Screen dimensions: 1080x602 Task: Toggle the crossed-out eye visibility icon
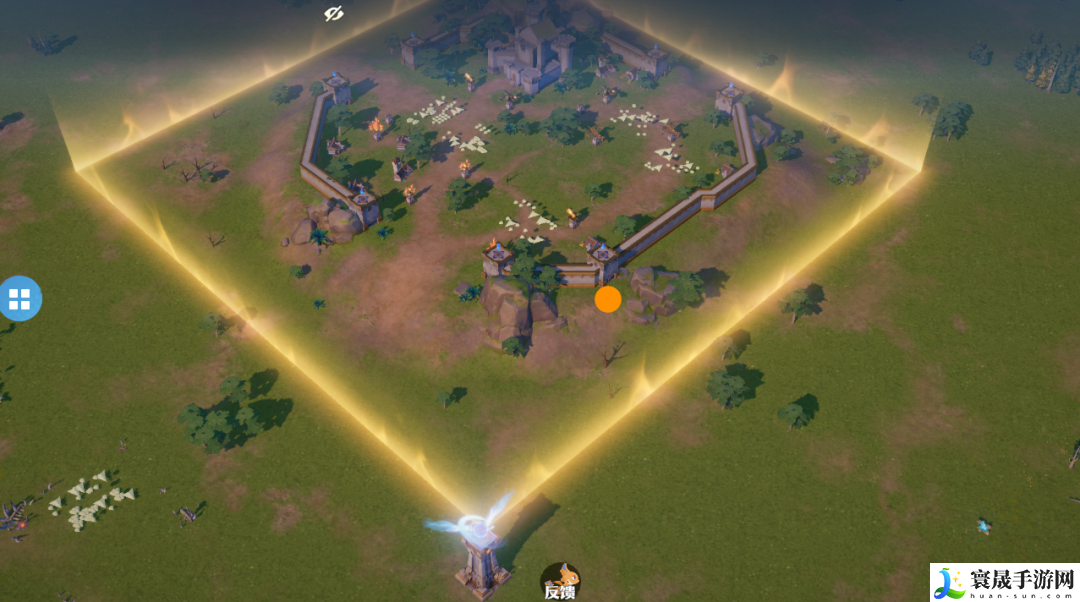334,13
